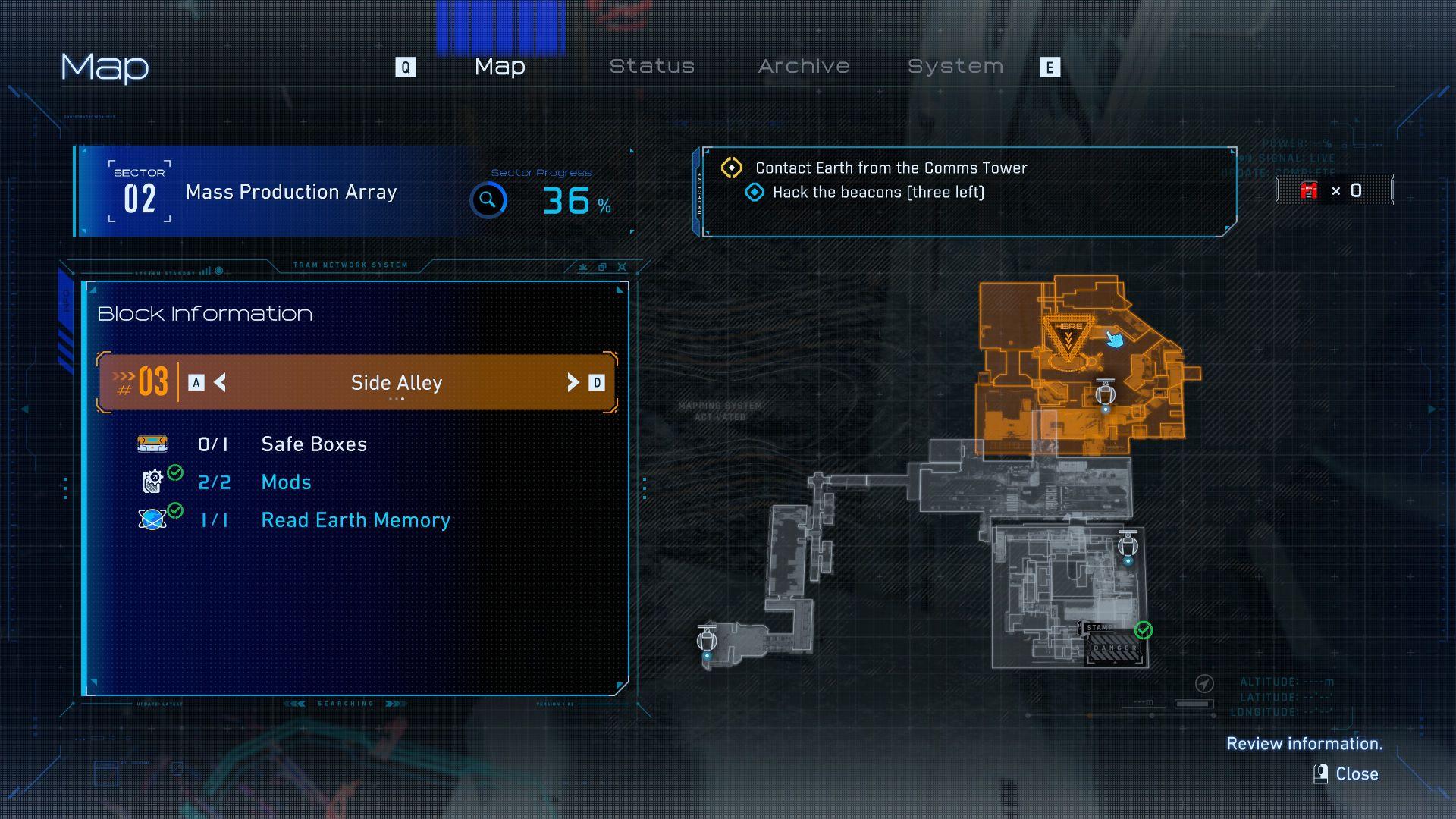This screenshot has width=1456, height=819.
Task: Select the HERE player location marker
Action: coord(1068,336)
